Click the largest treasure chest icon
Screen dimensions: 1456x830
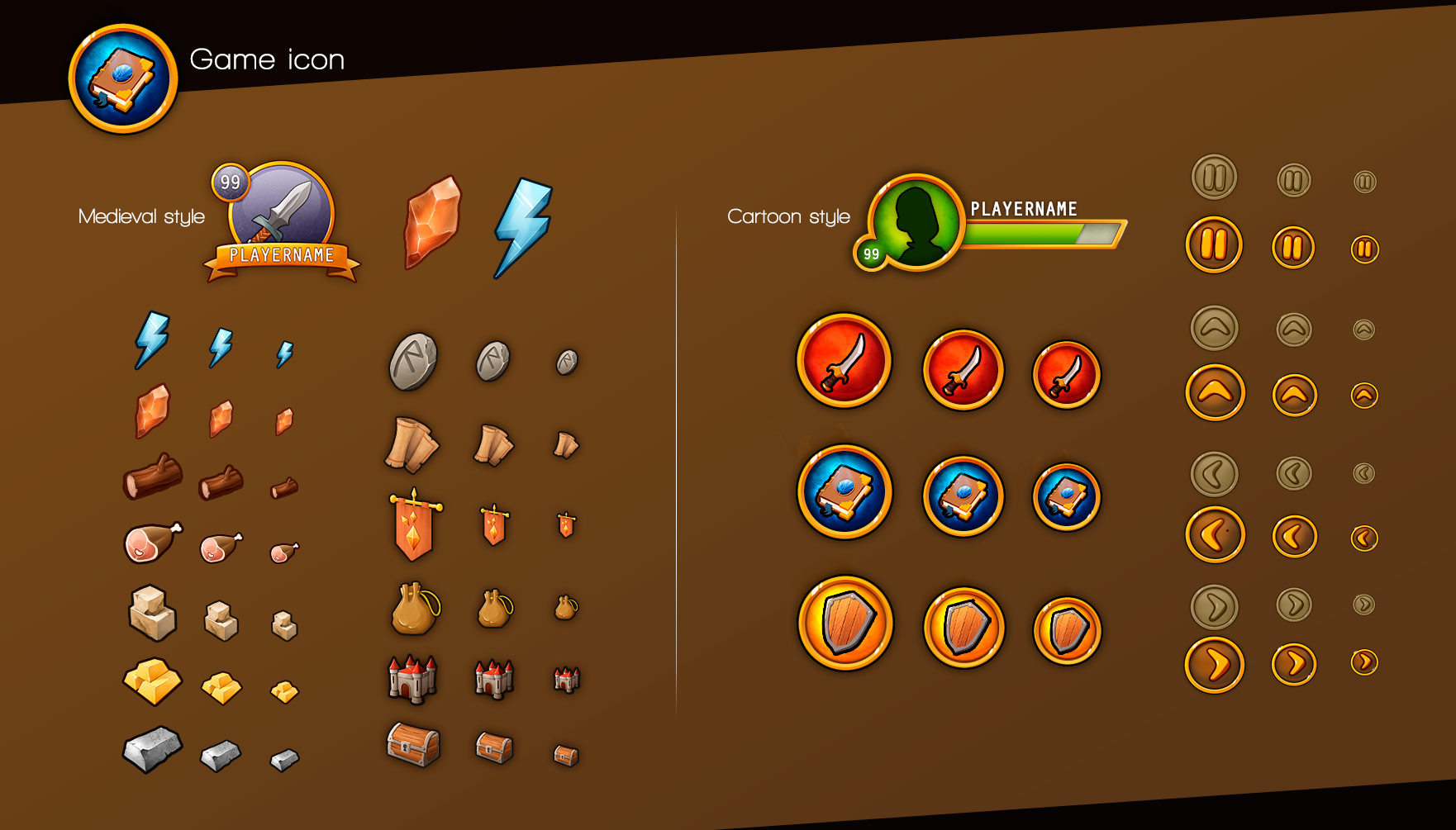coord(413,744)
